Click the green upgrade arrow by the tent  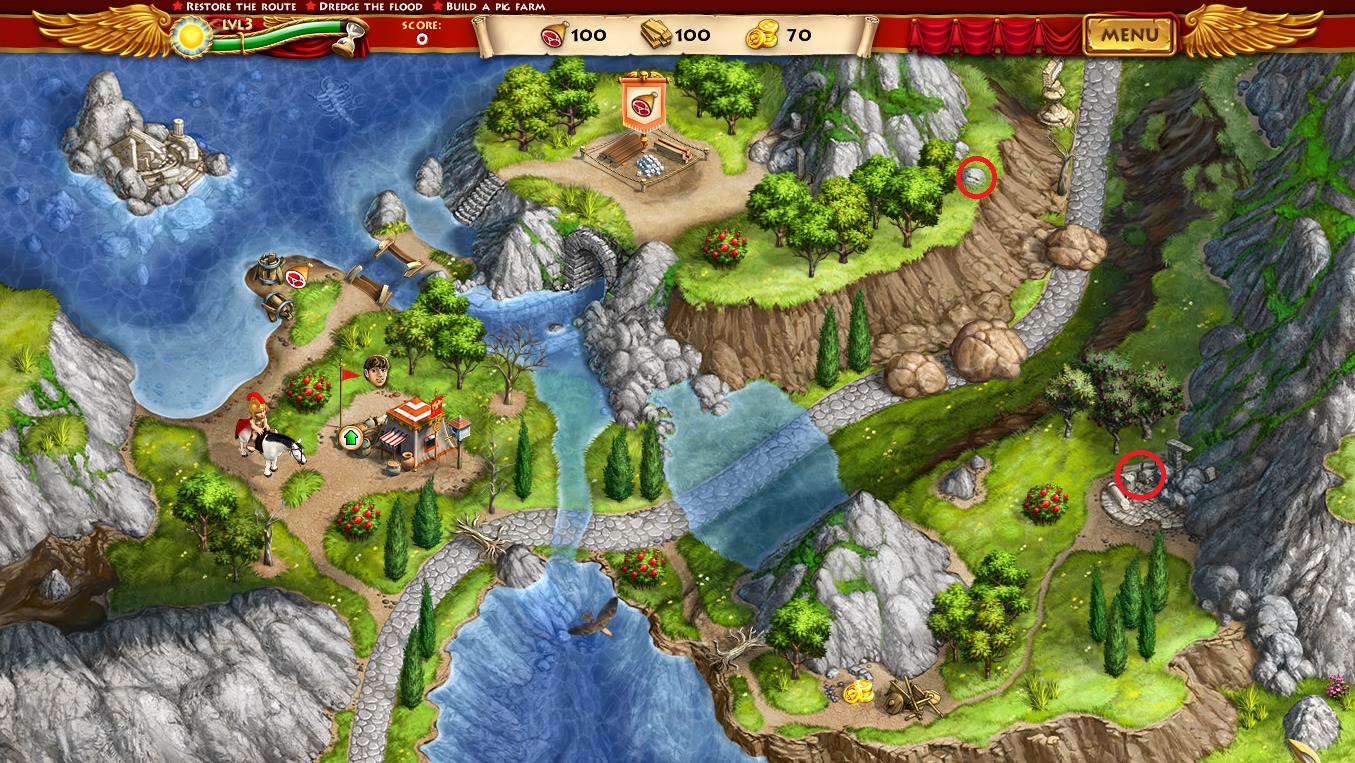[x=351, y=437]
